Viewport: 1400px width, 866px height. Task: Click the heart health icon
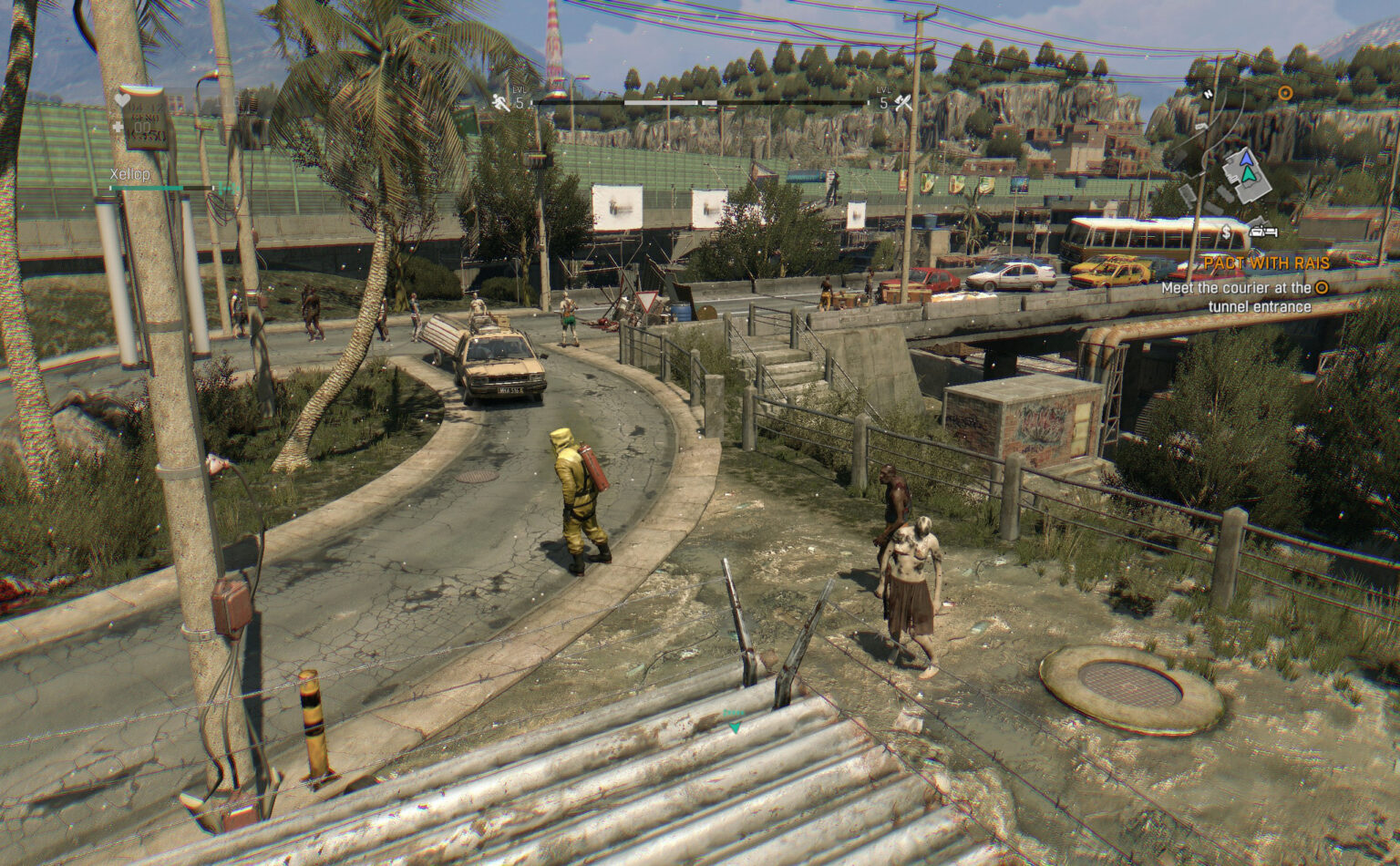point(122,99)
